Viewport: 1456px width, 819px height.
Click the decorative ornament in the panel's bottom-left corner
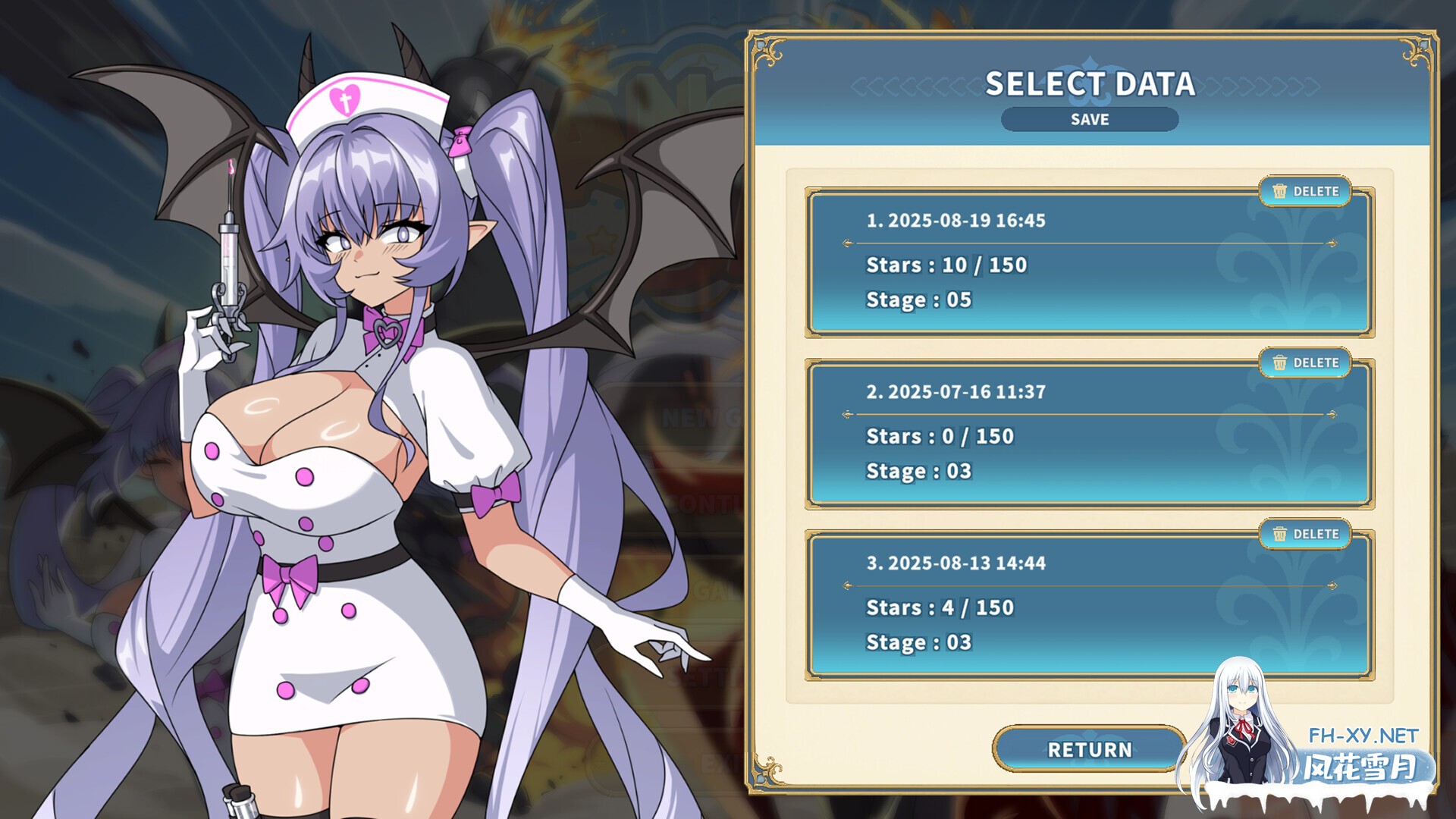tap(767, 771)
